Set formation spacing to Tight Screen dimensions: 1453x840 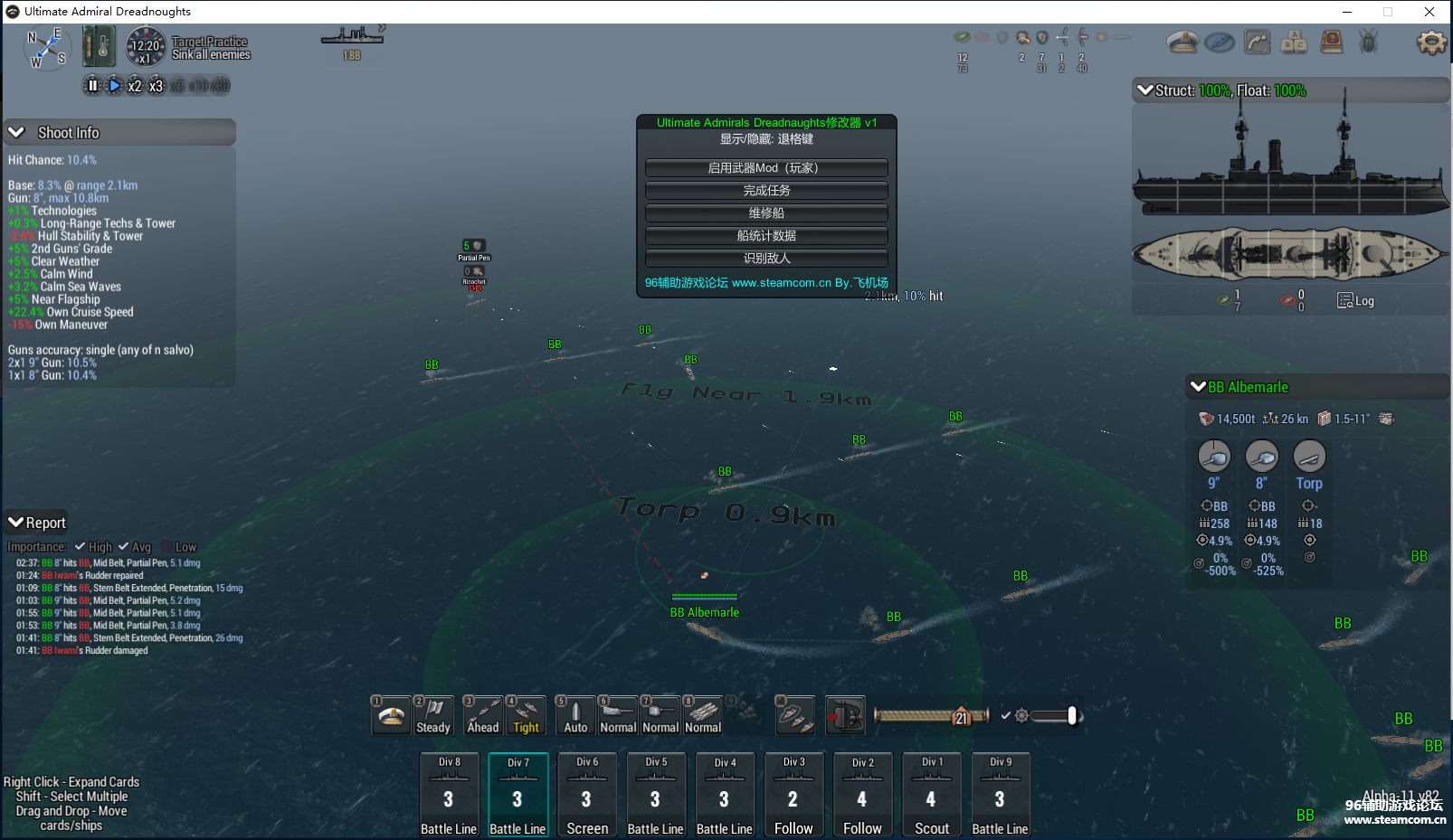[x=526, y=715]
